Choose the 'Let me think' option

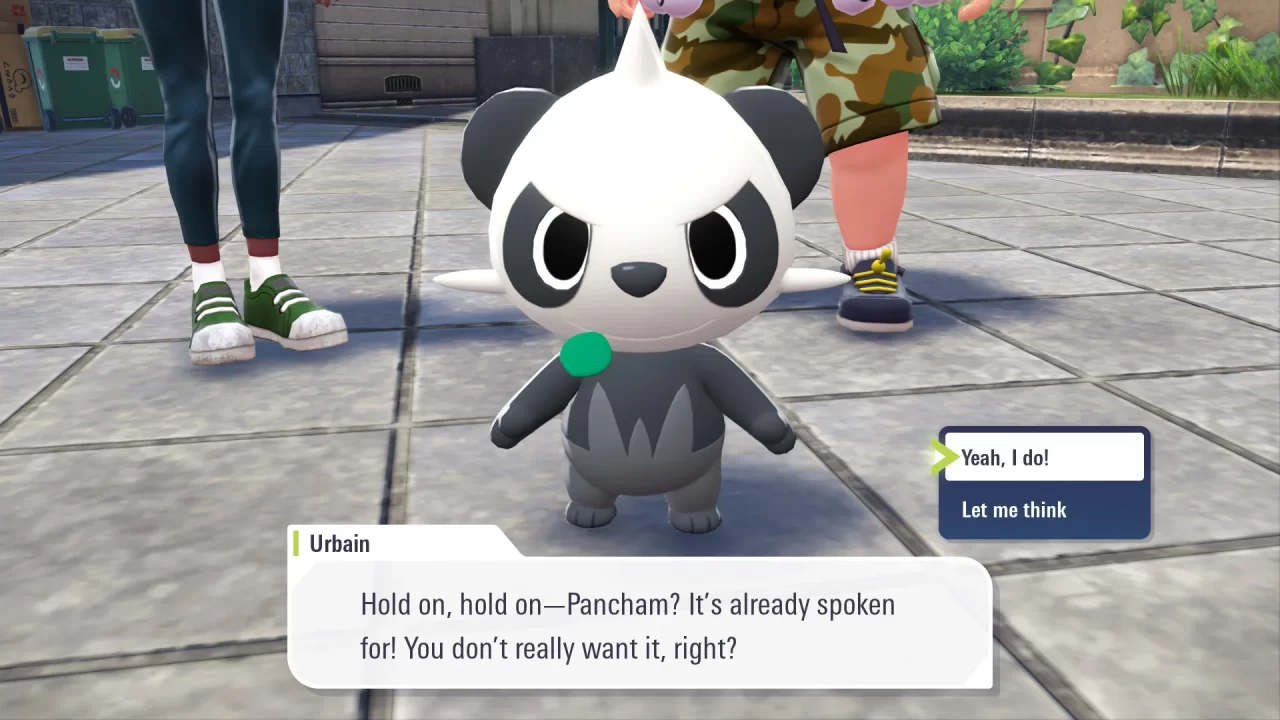tap(1014, 510)
